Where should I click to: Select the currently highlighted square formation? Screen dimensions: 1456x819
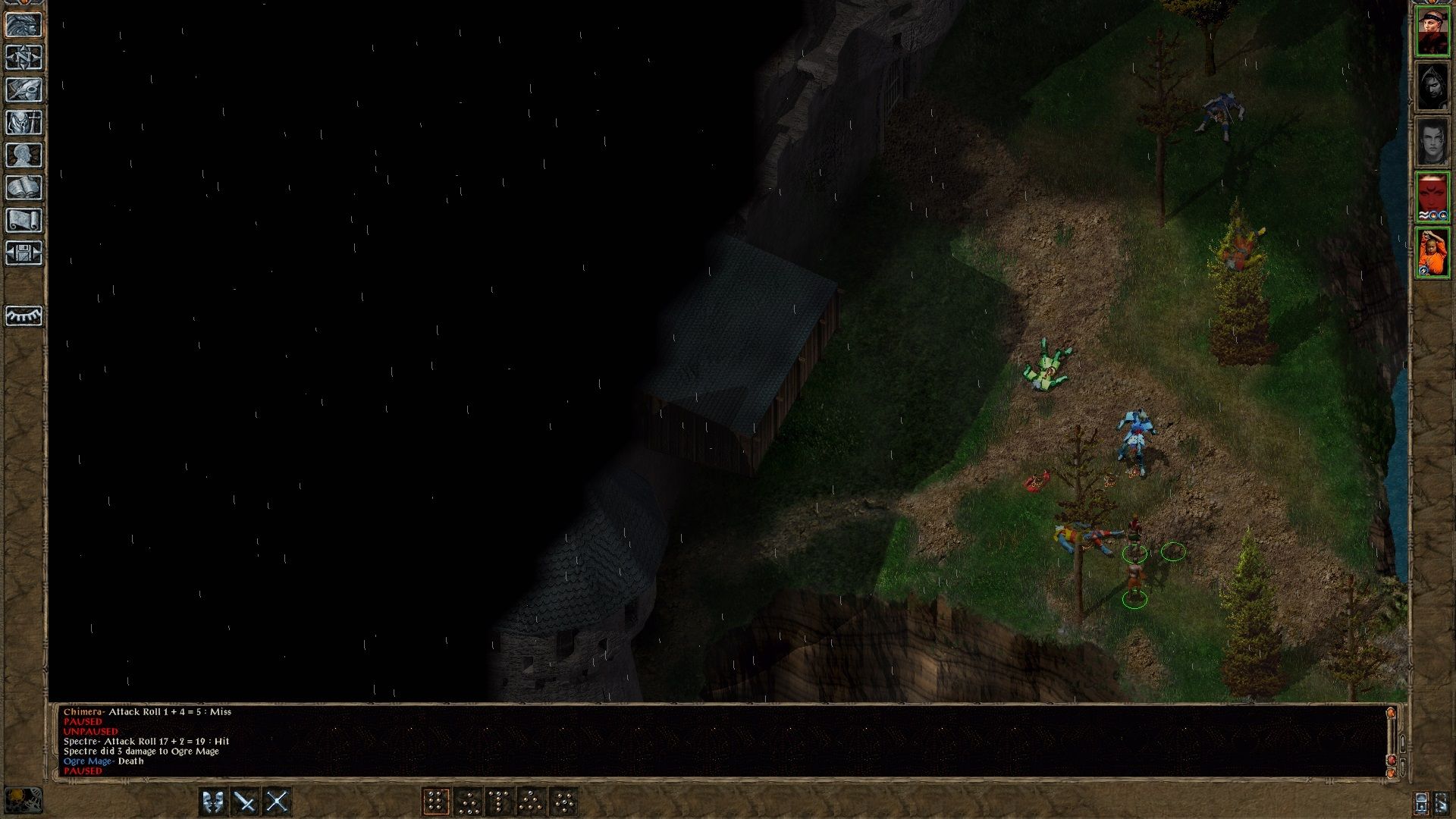[x=438, y=800]
